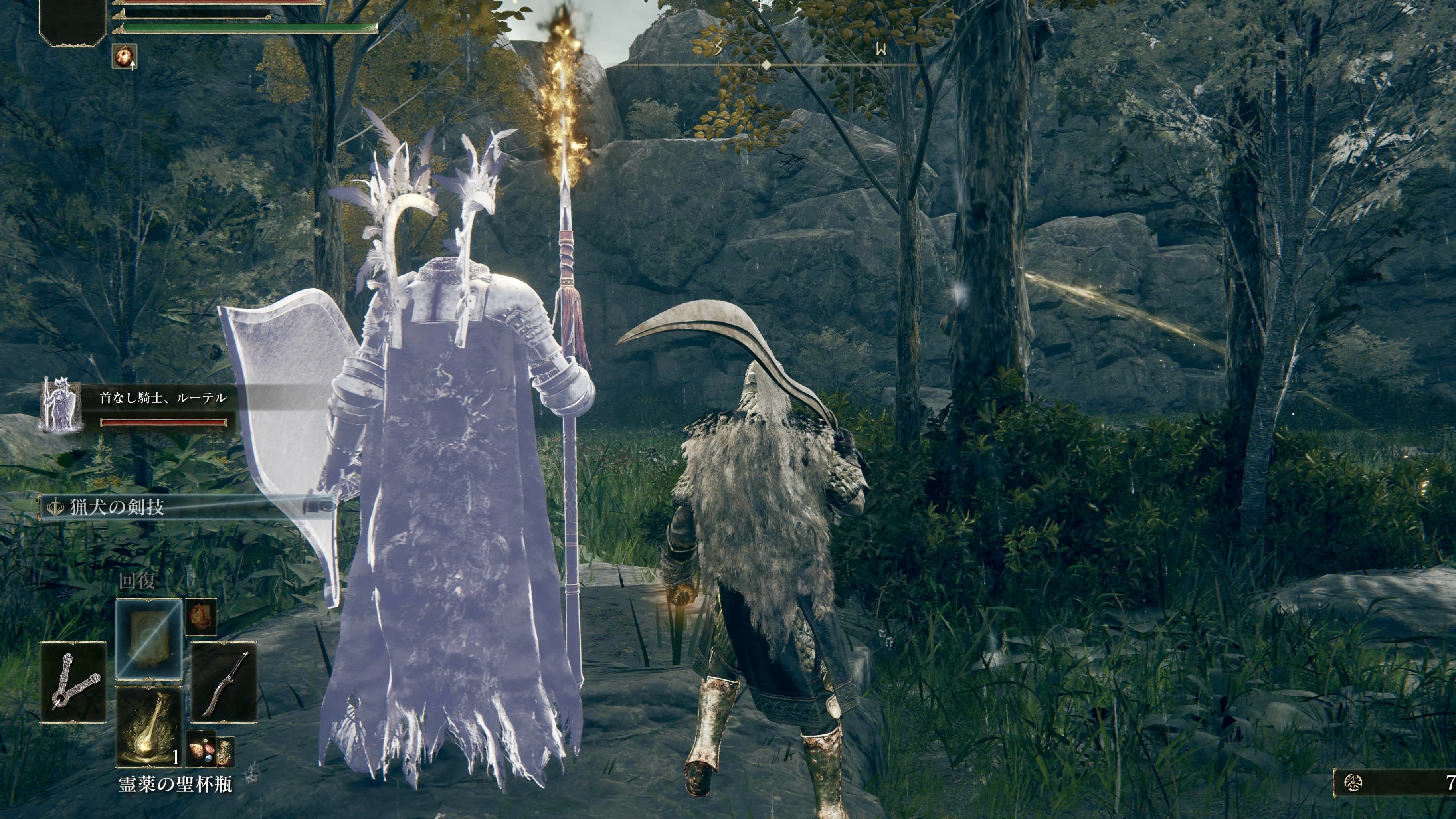Viewport: 1456px width, 819px height.
Task: Click the 猟犬の剣技 skill label
Action: point(117,507)
